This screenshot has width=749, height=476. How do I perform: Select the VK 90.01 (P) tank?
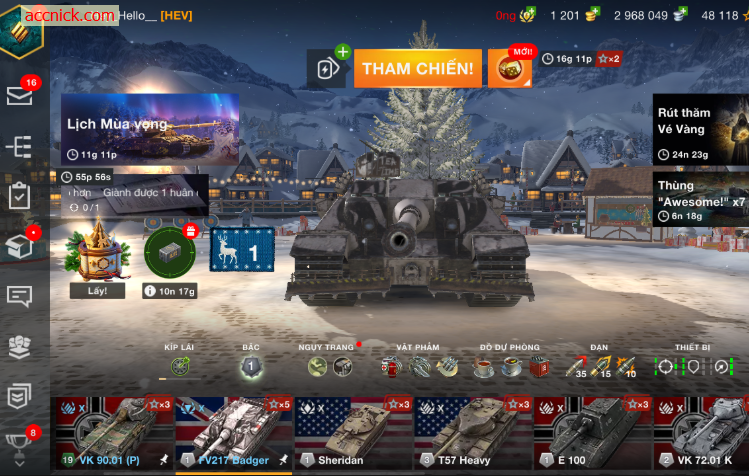coord(112,432)
